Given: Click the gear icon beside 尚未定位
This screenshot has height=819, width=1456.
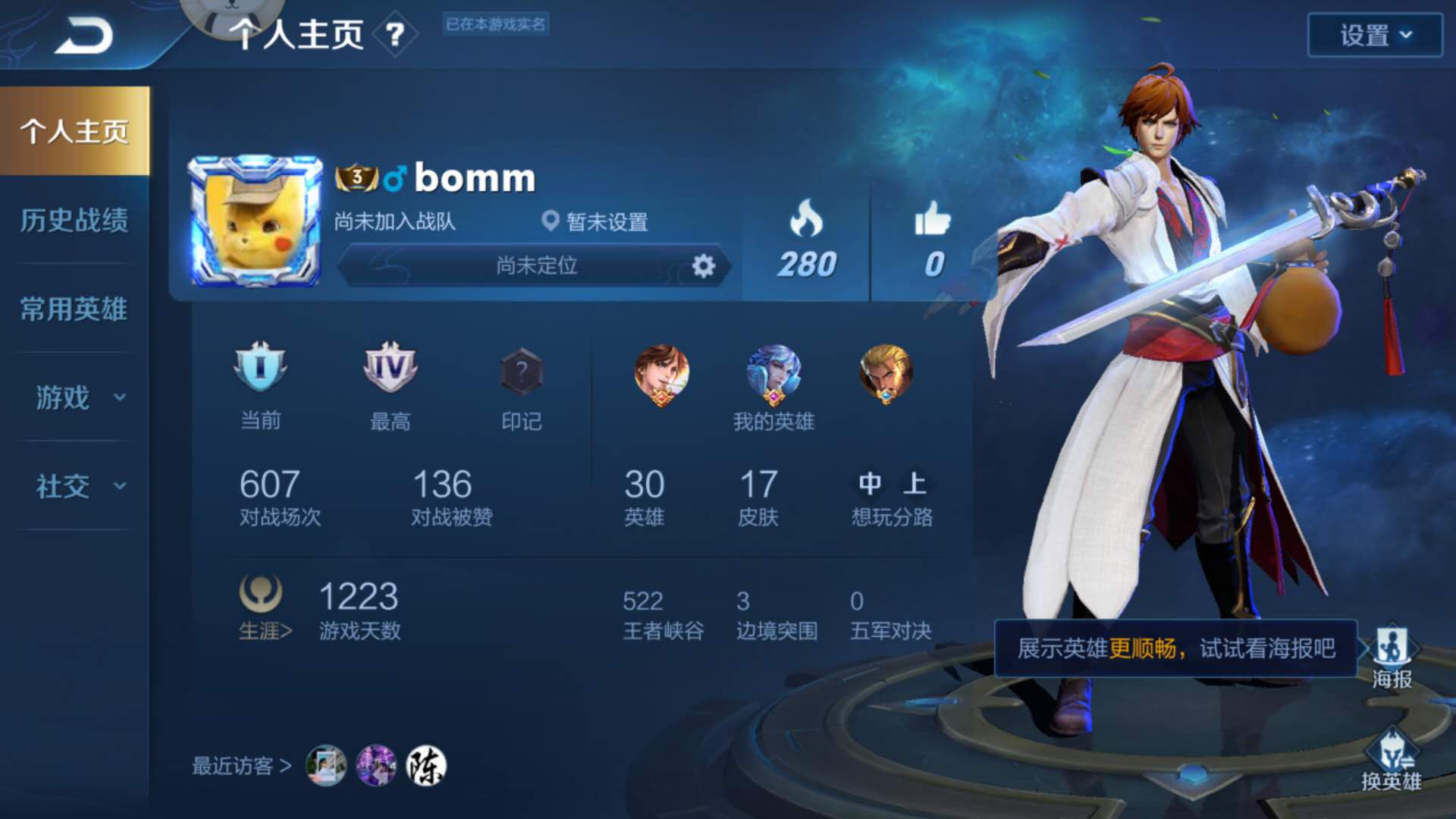Looking at the screenshot, I should (704, 265).
